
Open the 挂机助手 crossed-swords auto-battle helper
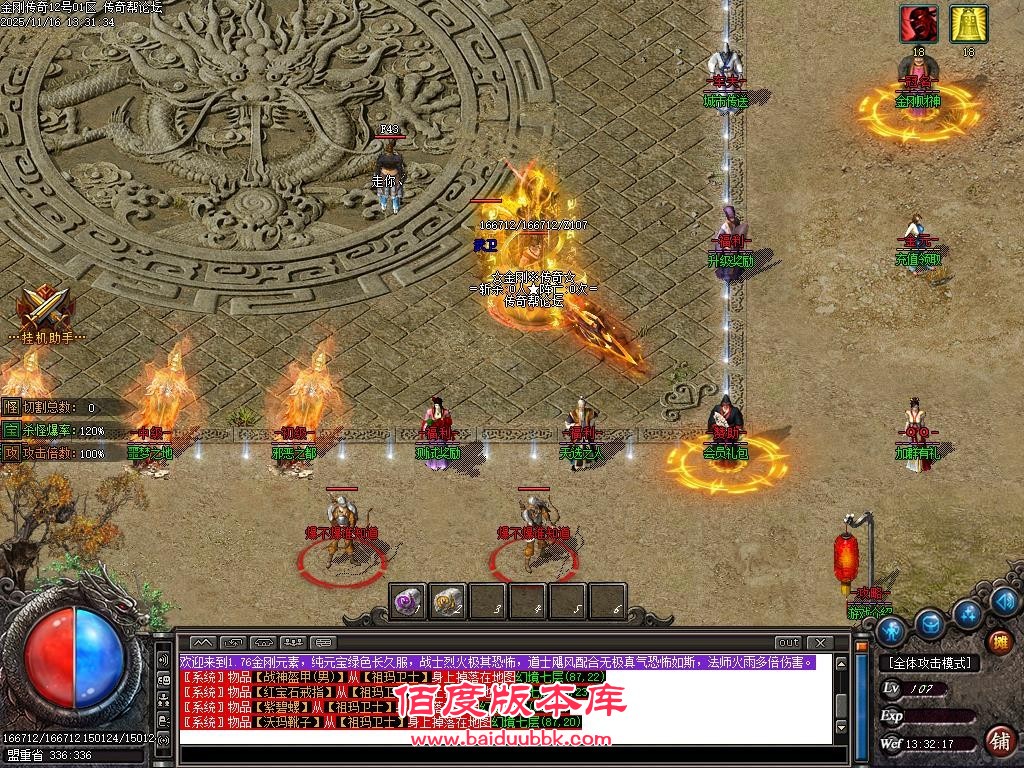pyautogui.click(x=41, y=306)
